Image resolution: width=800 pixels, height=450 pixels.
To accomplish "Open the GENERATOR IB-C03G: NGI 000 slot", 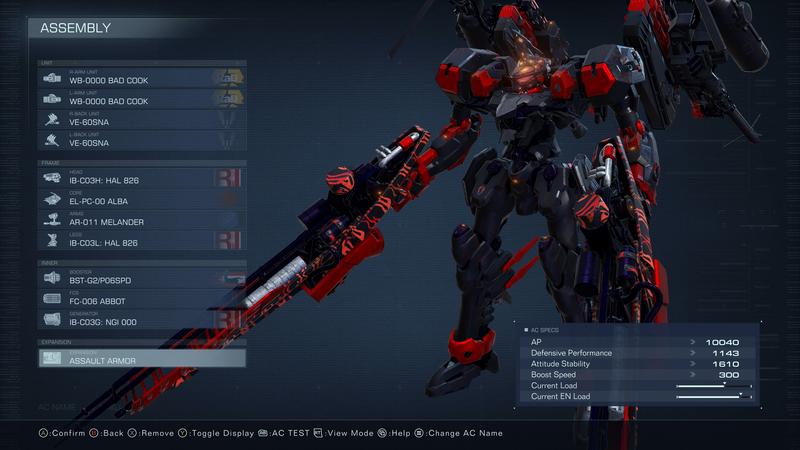I will pyautogui.click(x=141, y=320).
